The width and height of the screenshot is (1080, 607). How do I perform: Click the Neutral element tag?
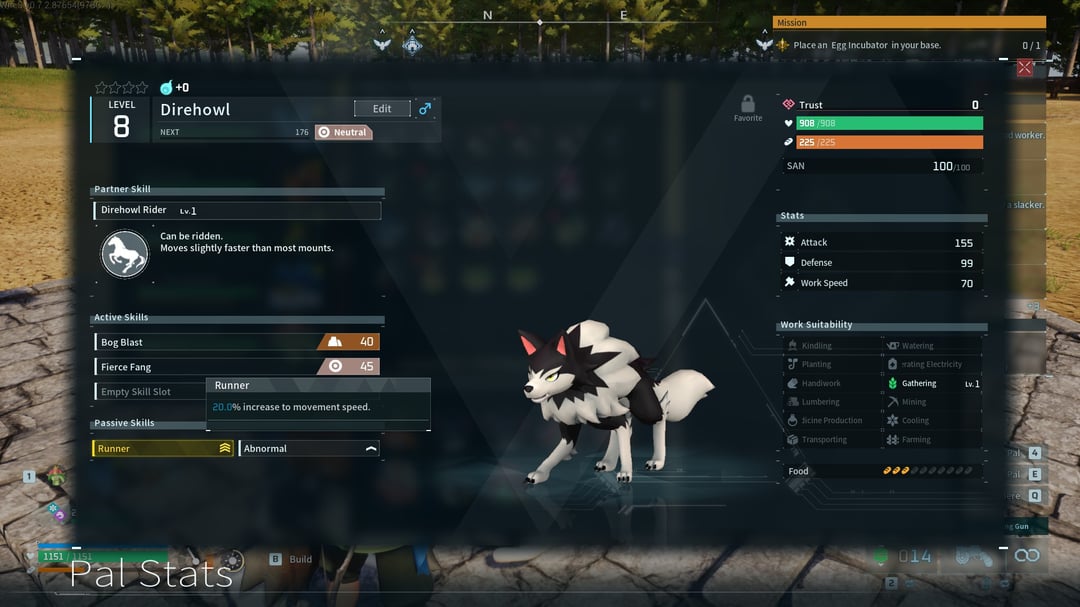click(x=344, y=132)
